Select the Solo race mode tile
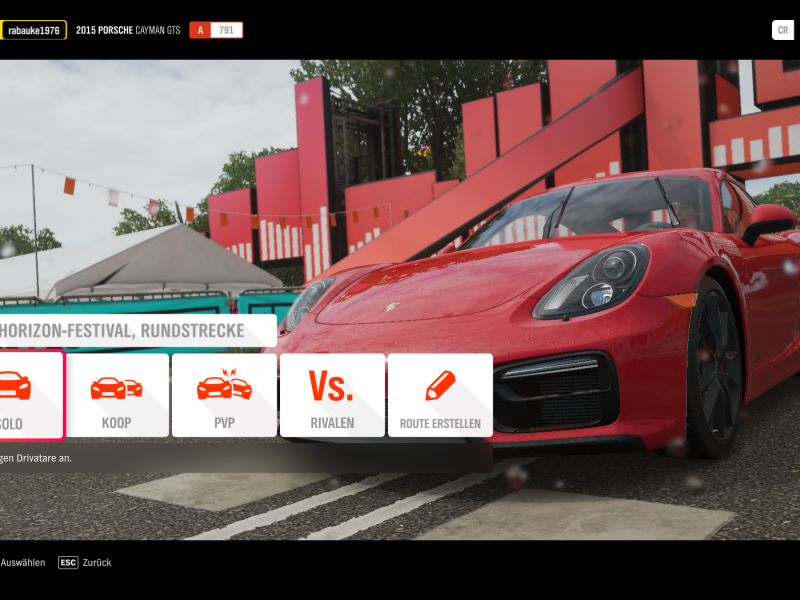The image size is (800, 600). coord(30,396)
